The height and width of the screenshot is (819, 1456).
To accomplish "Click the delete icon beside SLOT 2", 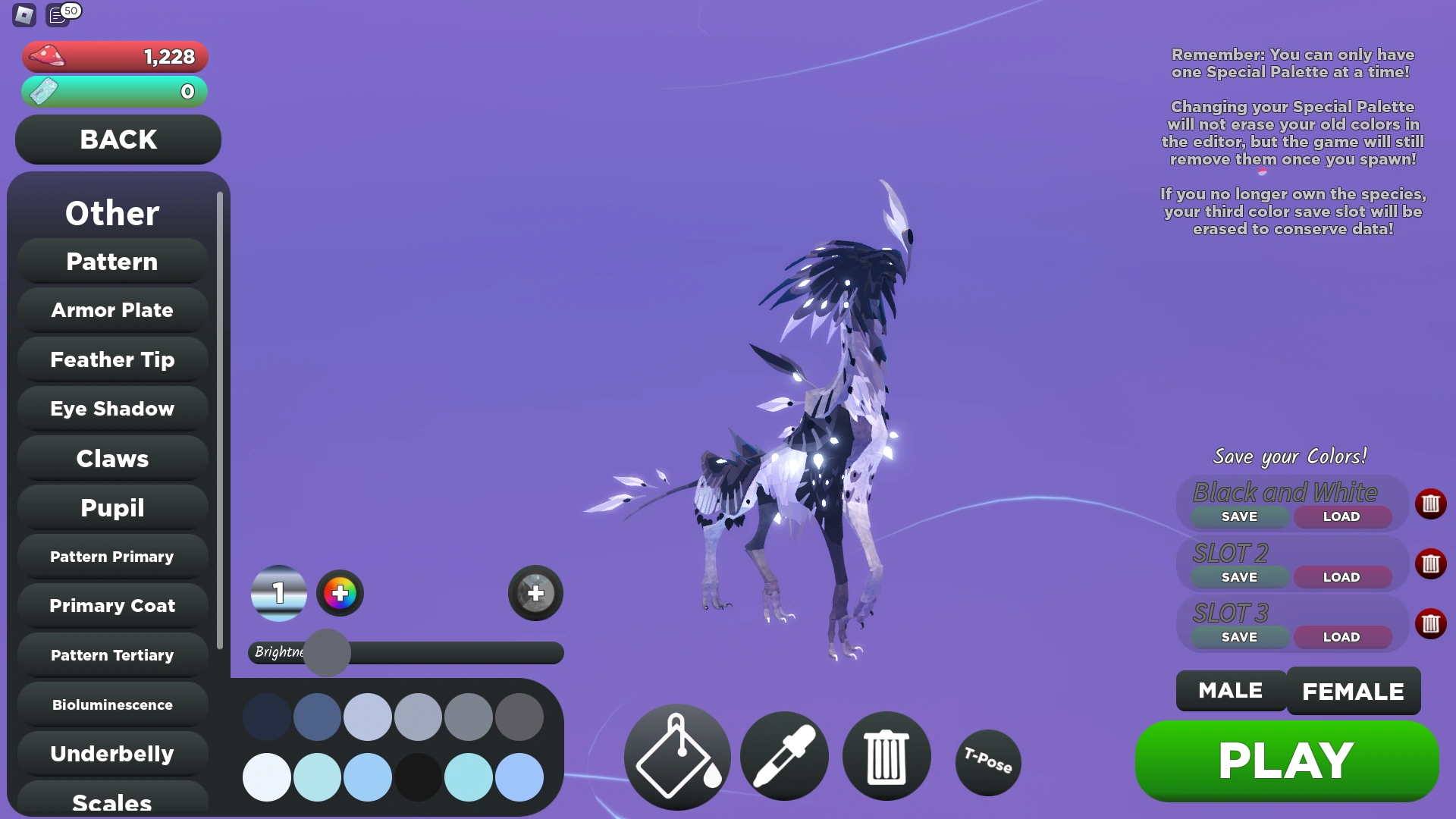I will pos(1431,563).
